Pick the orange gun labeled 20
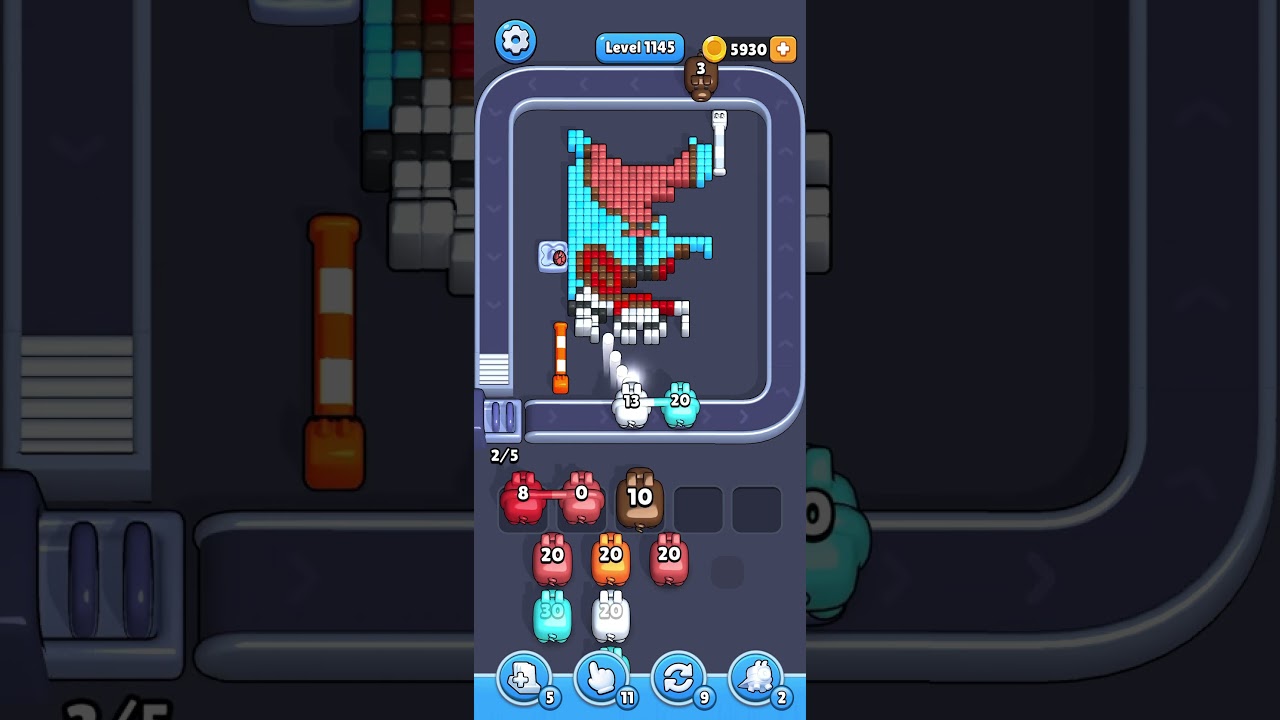Viewport: 1280px width, 720px height. coord(610,560)
